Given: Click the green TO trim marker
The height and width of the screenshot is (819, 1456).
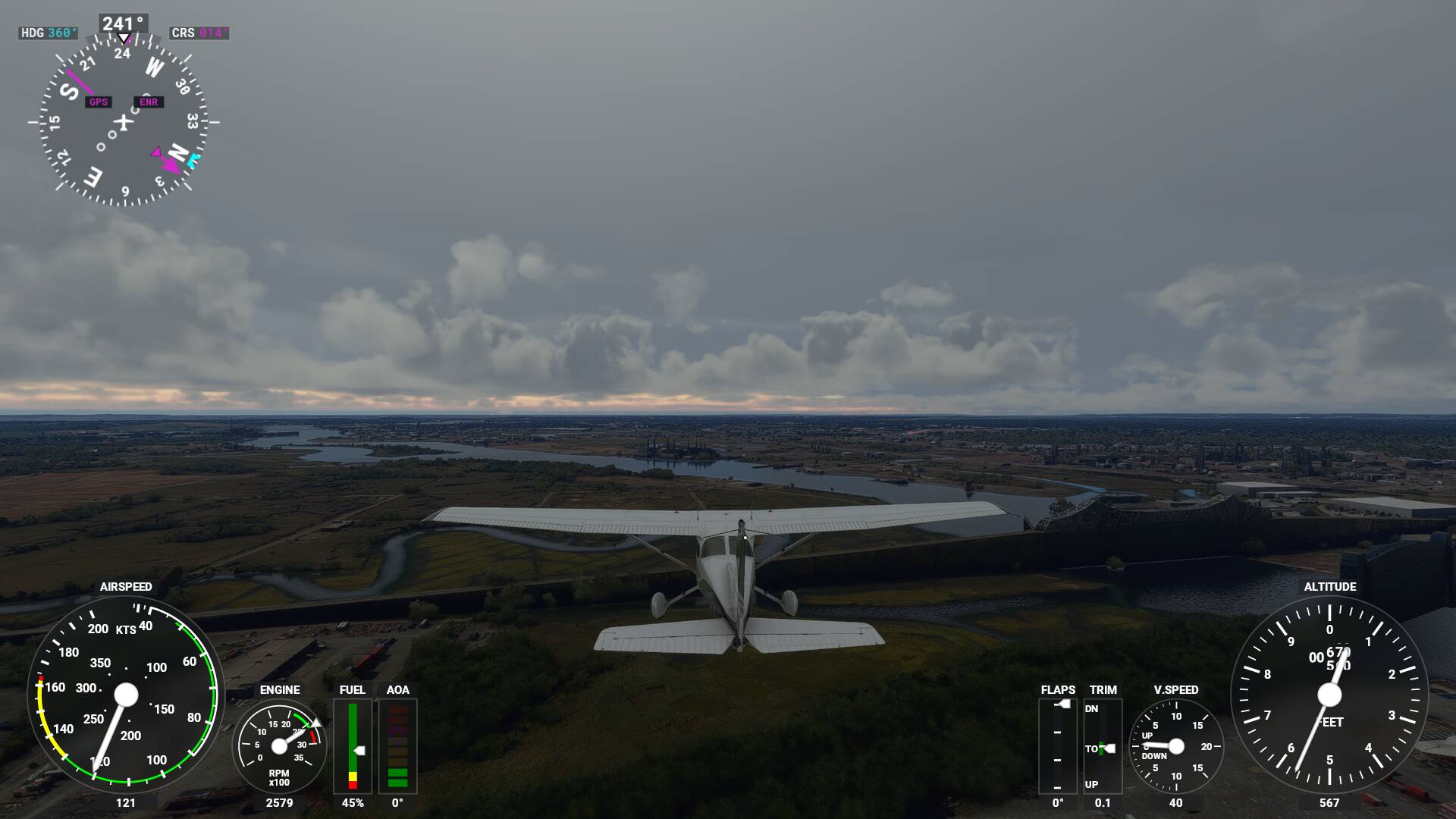Looking at the screenshot, I should pos(1101,748).
